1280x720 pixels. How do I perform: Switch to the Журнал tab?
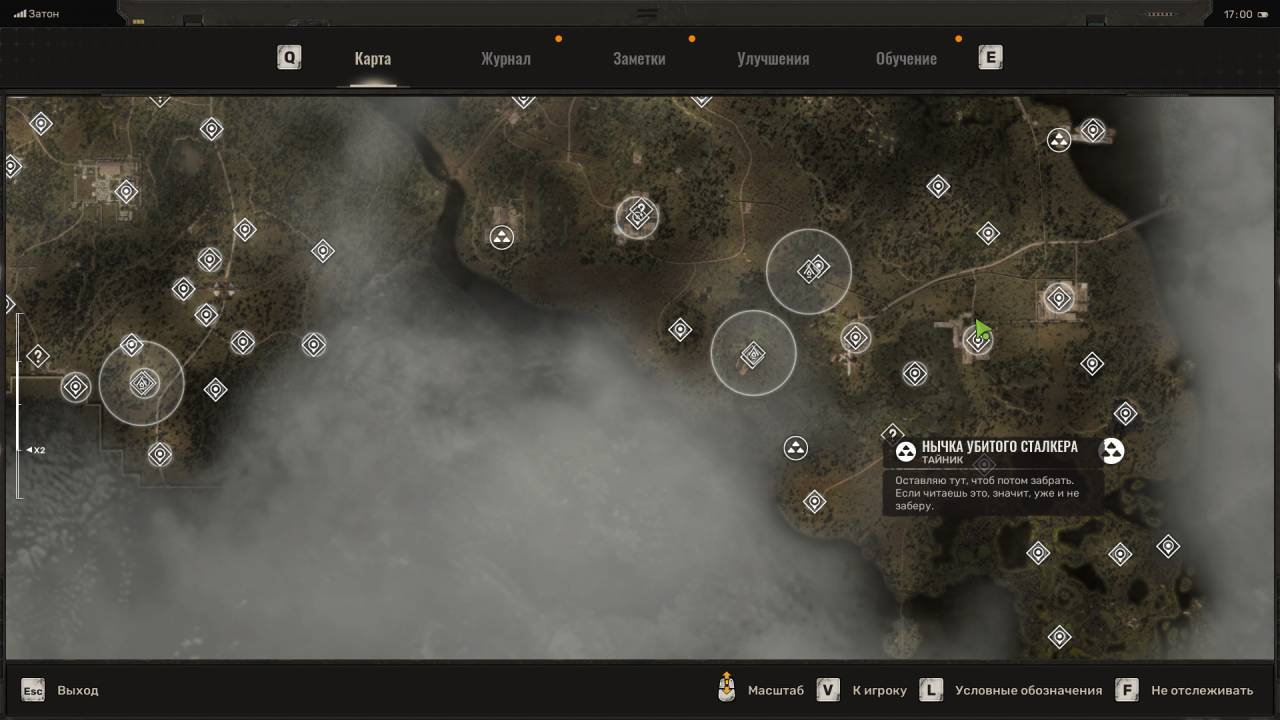pyautogui.click(x=505, y=58)
